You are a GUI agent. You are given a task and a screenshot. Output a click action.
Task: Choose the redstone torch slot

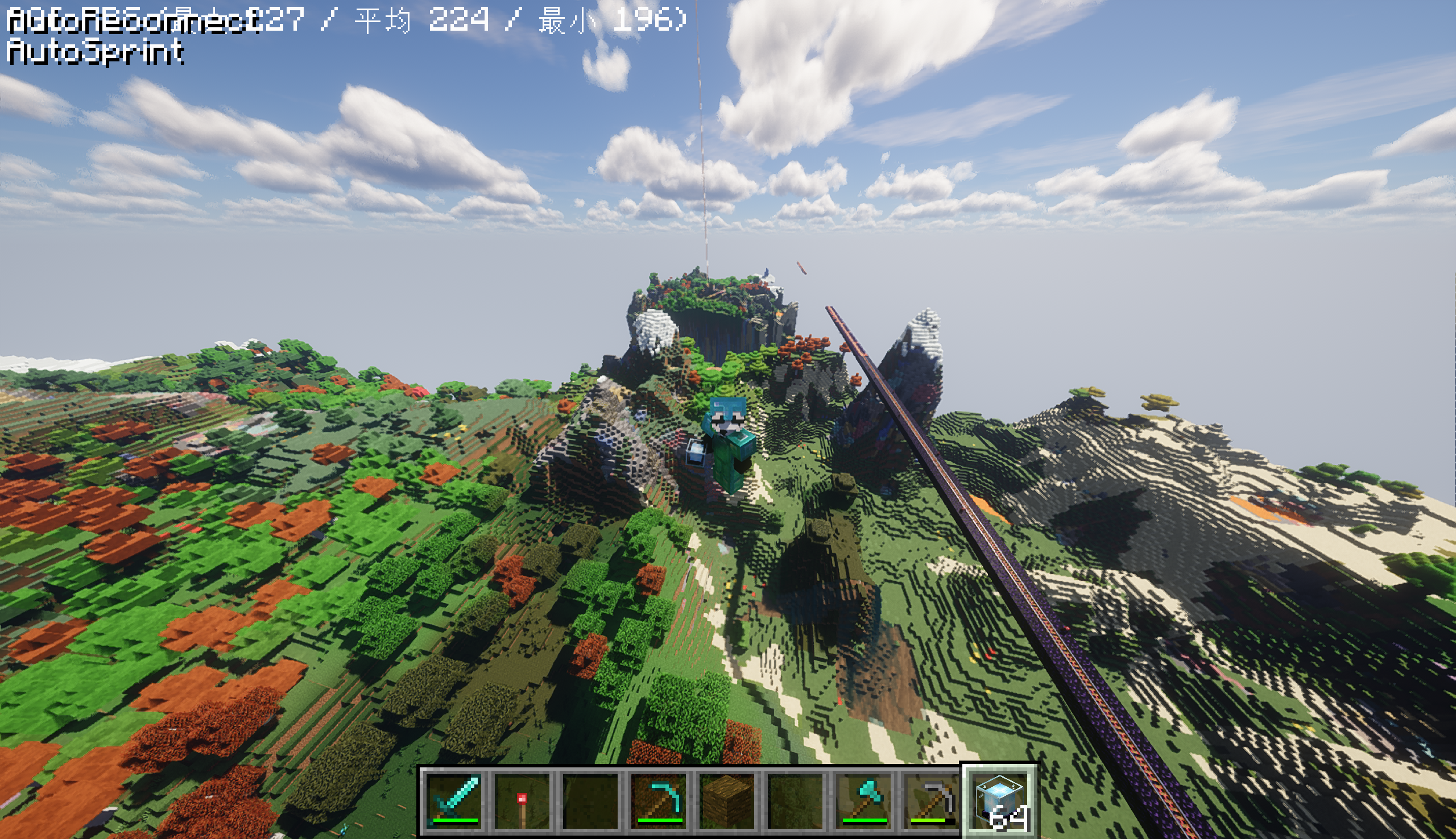point(522,800)
